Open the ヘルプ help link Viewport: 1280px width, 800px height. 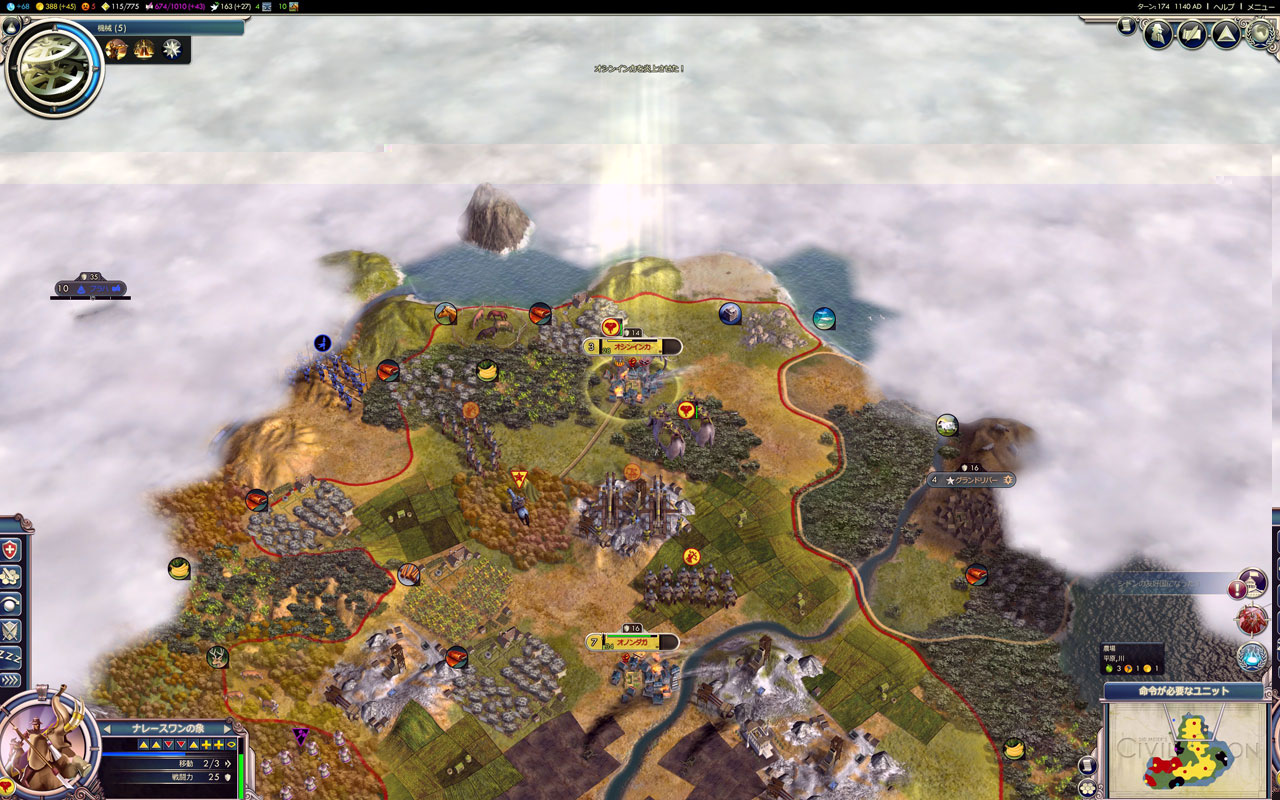pos(1224,6)
